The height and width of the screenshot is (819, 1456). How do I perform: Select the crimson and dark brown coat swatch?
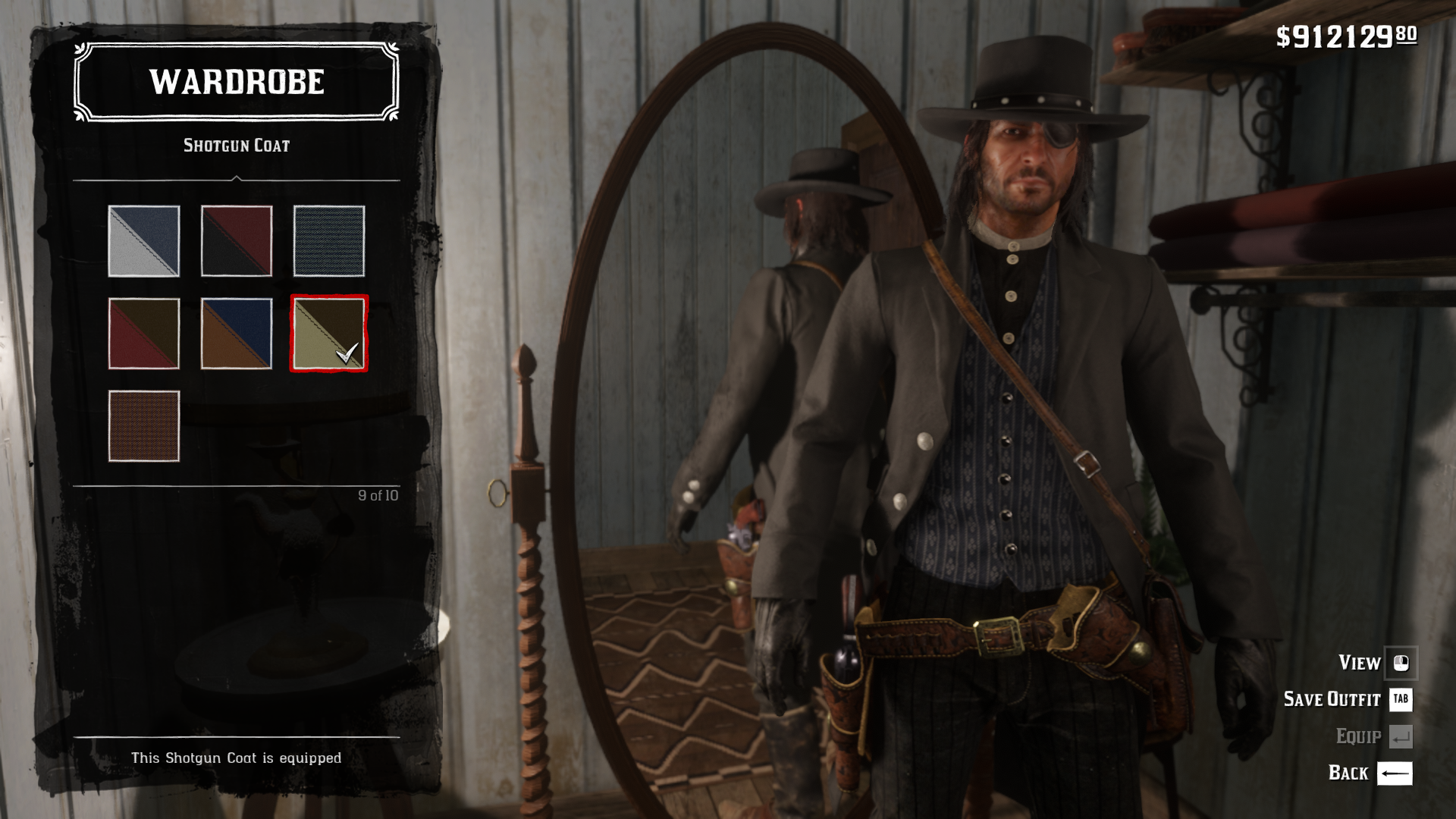[144, 334]
